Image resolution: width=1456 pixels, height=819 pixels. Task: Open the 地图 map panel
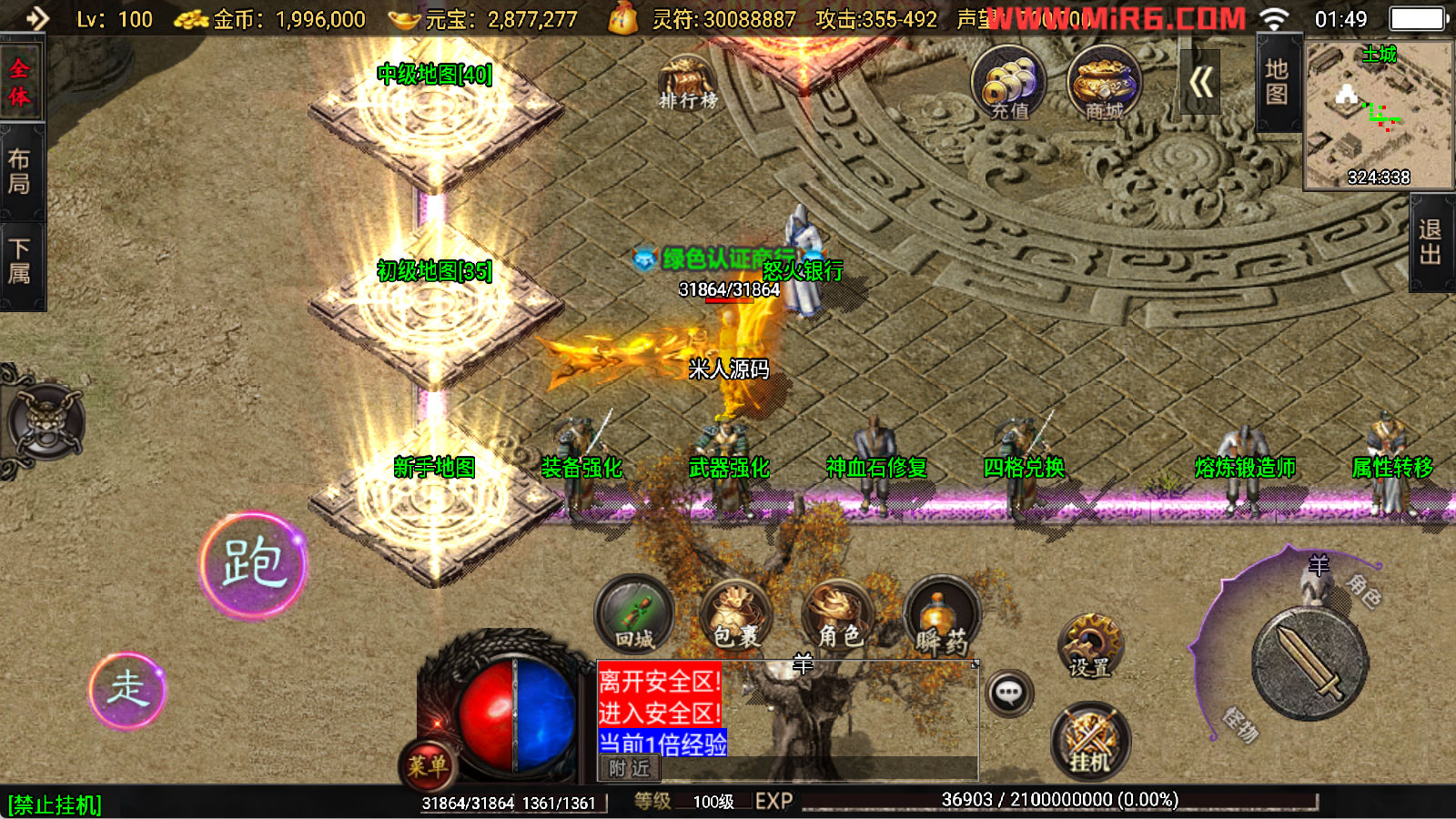[1277, 82]
